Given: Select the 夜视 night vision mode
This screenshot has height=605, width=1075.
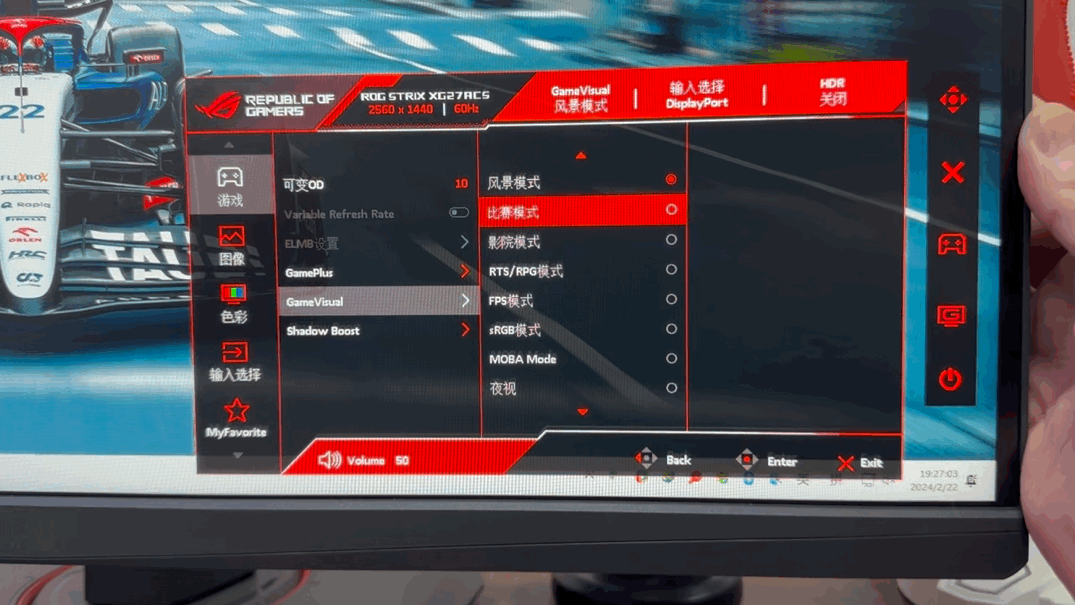Looking at the screenshot, I should click(581, 388).
